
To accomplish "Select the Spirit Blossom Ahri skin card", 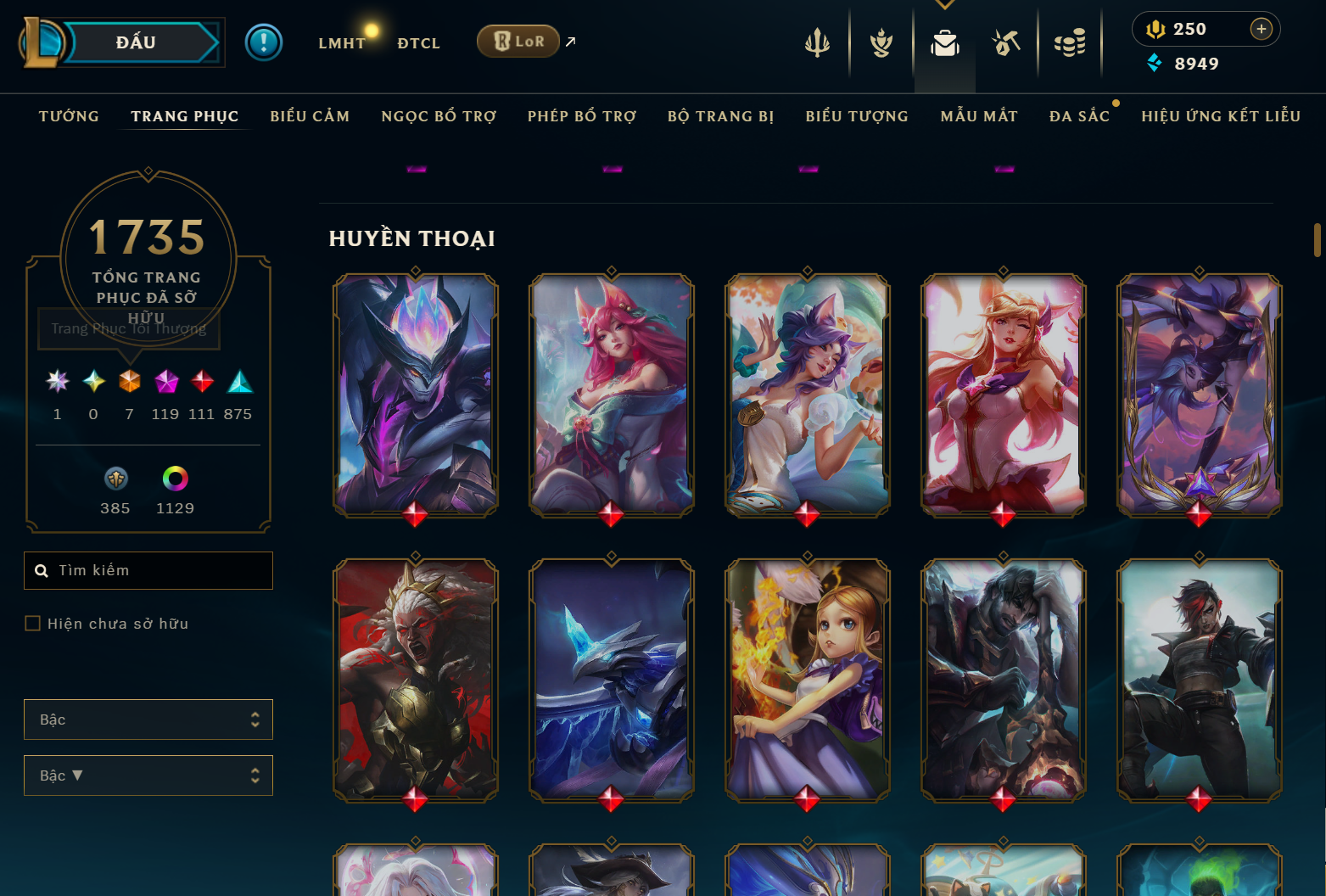I will click(611, 395).
